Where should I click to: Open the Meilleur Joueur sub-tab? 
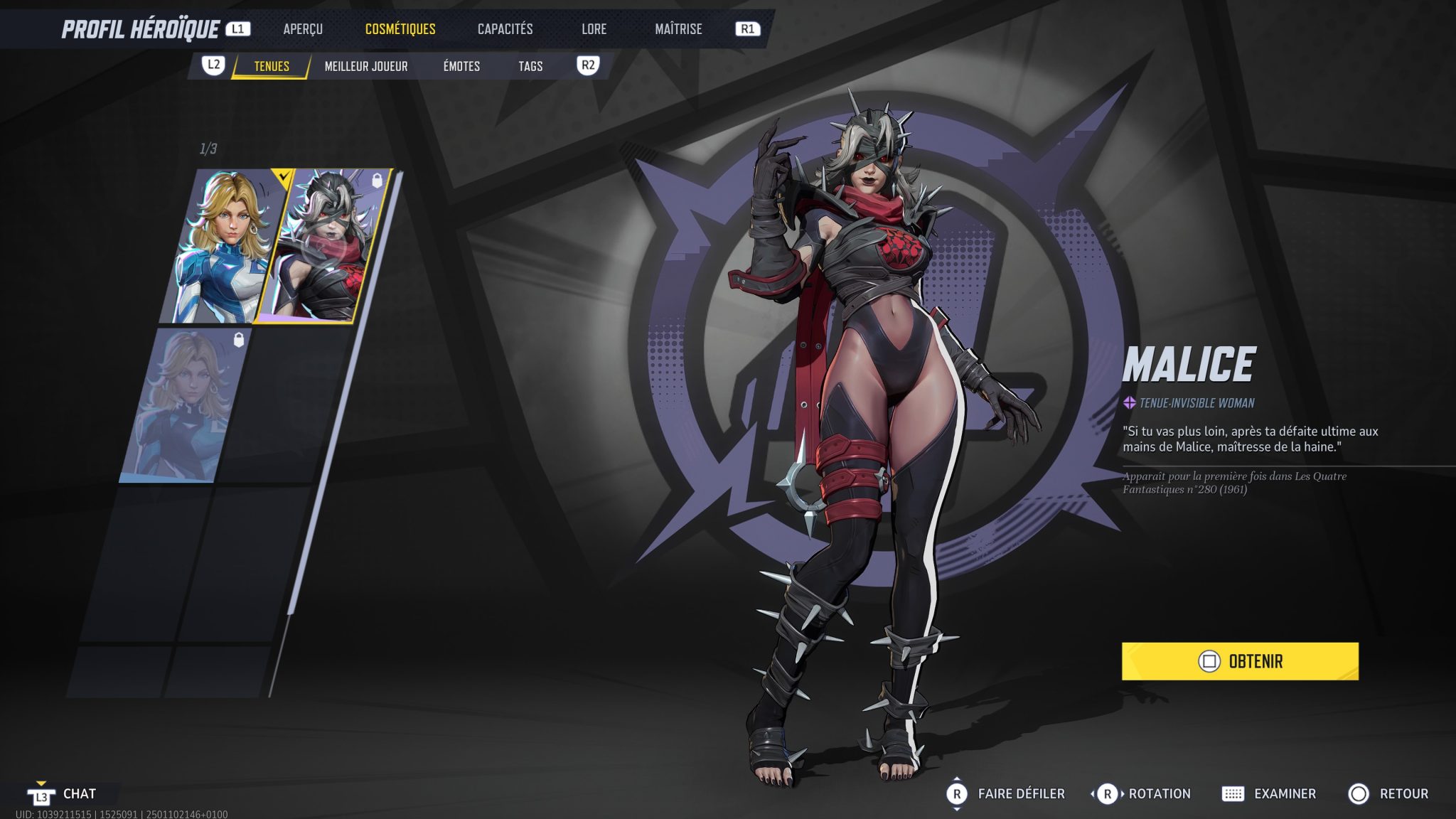pyautogui.click(x=366, y=66)
